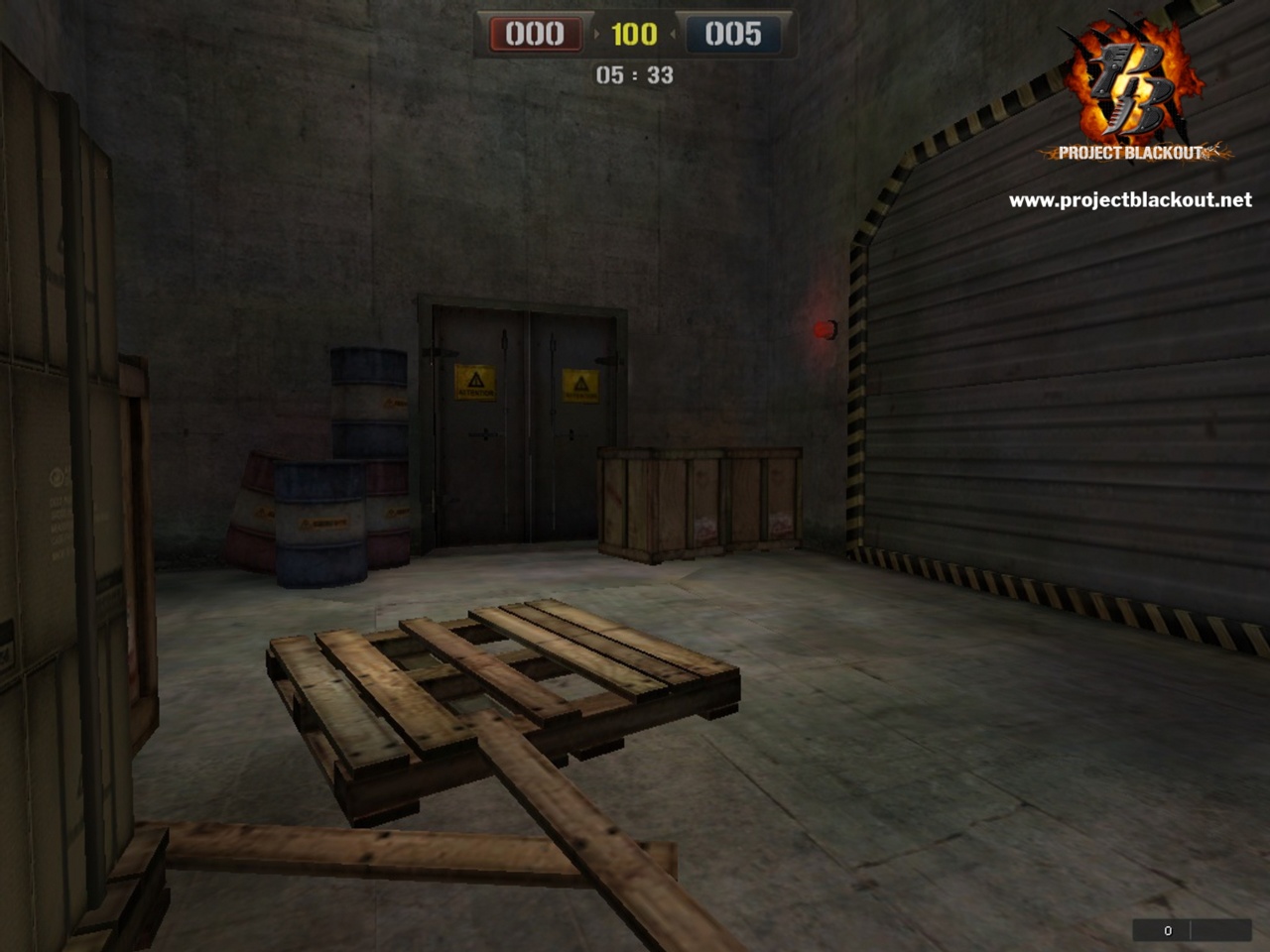Viewport: 1270px width, 952px height.
Task: Open the www.projectblackout.net link
Action: pyautogui.click(x=1130, y=198)
